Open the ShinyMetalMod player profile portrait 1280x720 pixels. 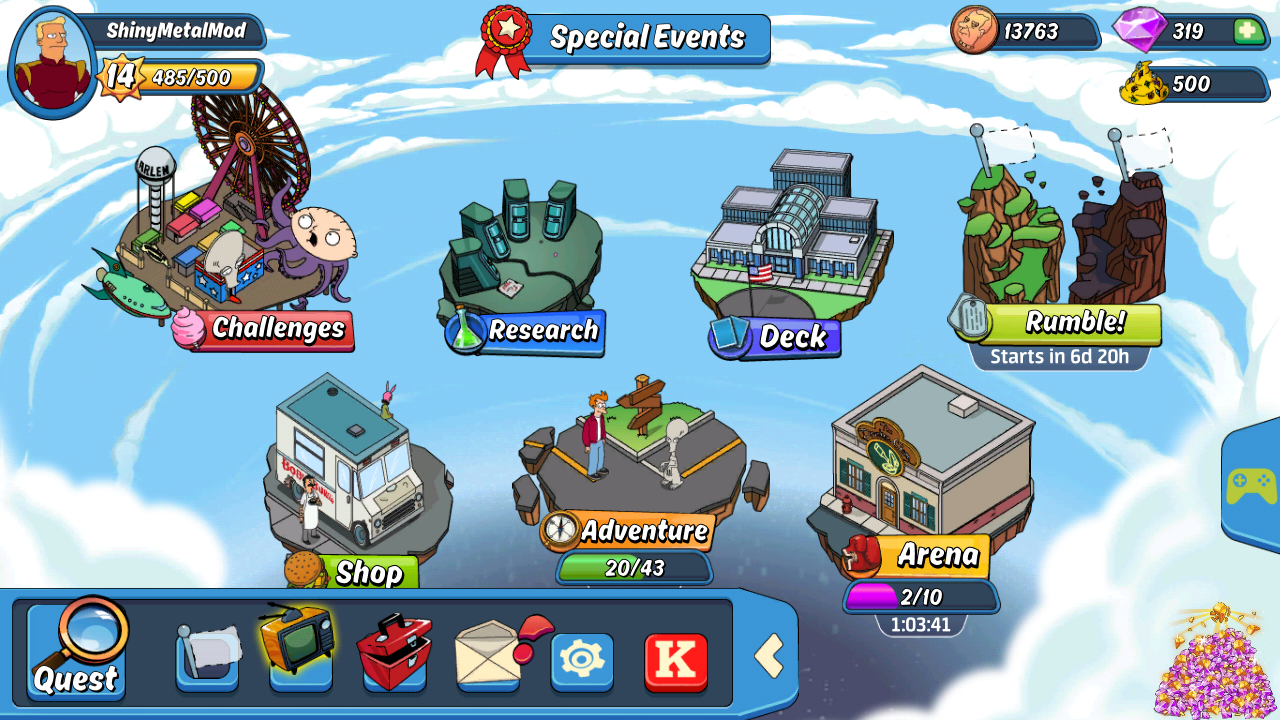[52, 62]
